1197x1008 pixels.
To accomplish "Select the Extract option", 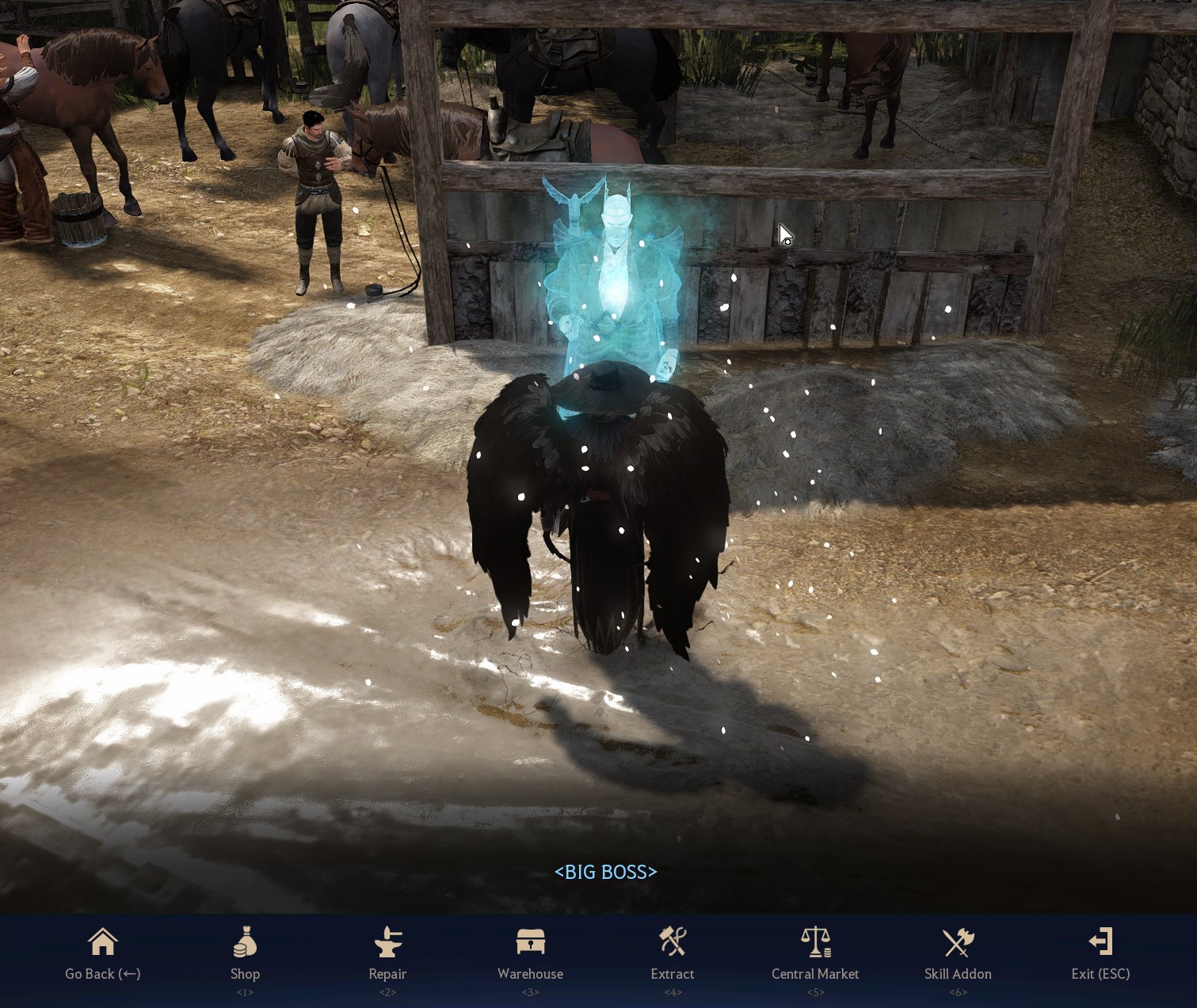I will [673, 954].
